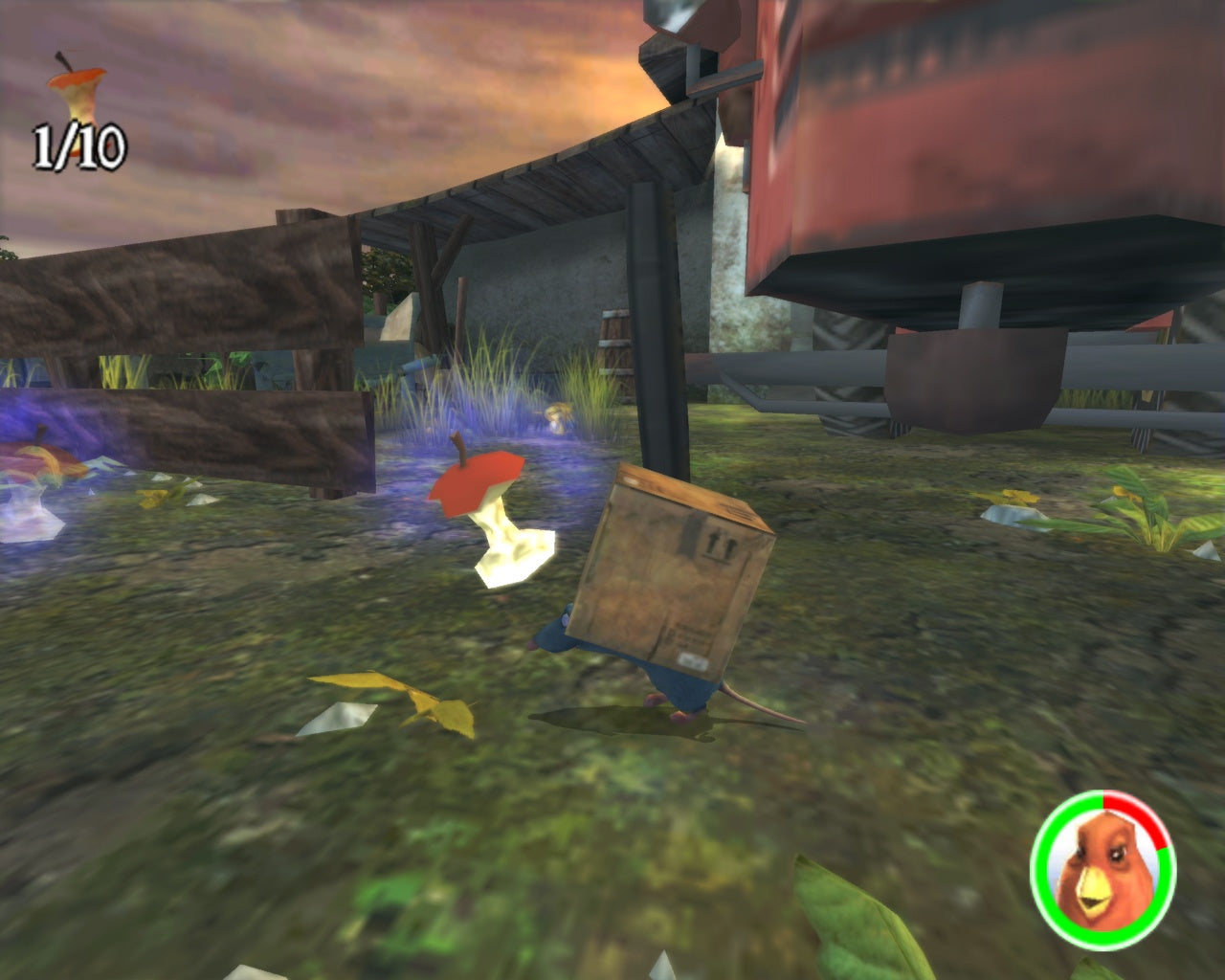Viewport: 1225px width, 980px height.
Task: Click the wooden fence plank
Action: [x=191, y=297]
